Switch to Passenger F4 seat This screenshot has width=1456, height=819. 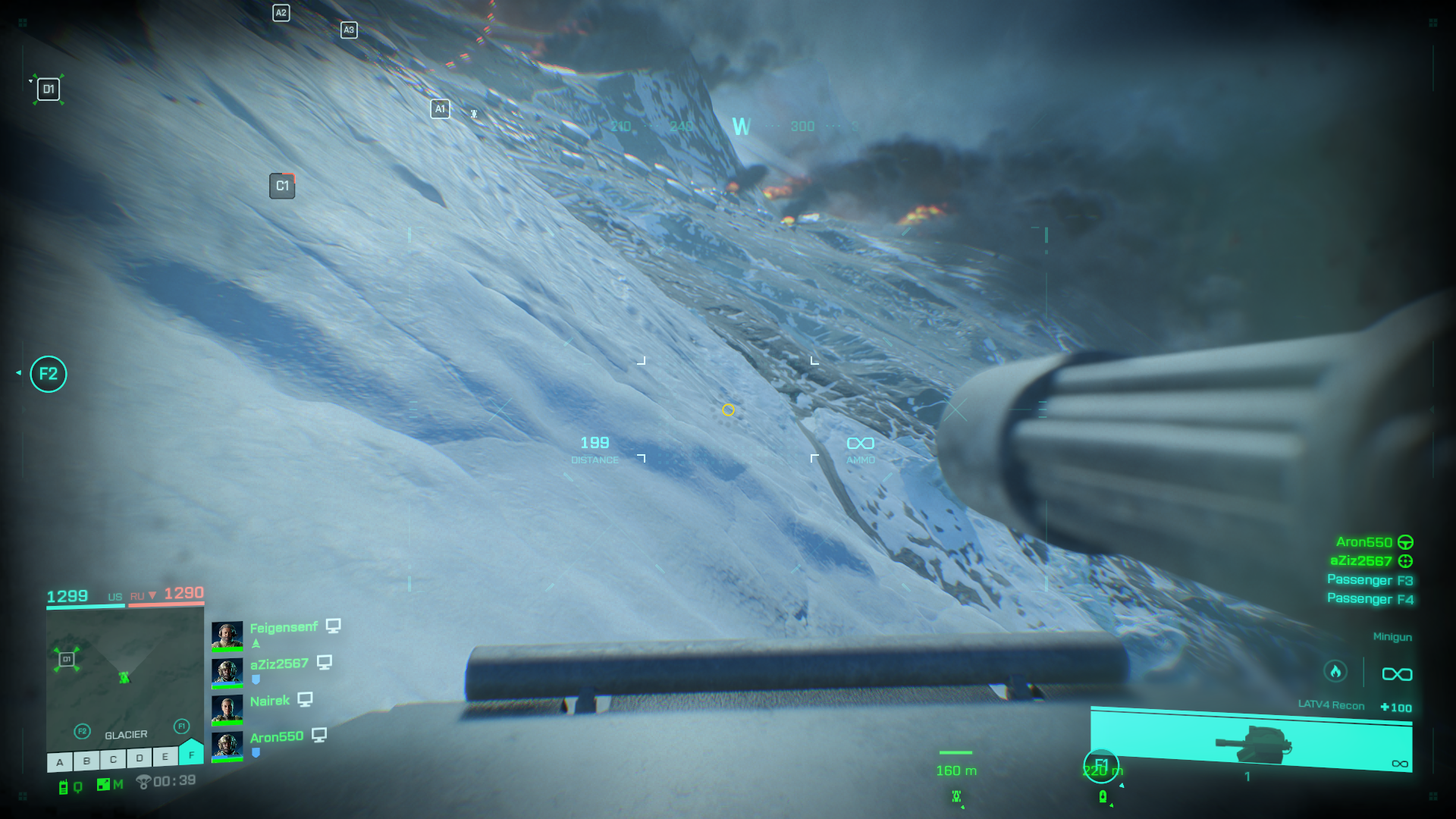(1370, 599)
